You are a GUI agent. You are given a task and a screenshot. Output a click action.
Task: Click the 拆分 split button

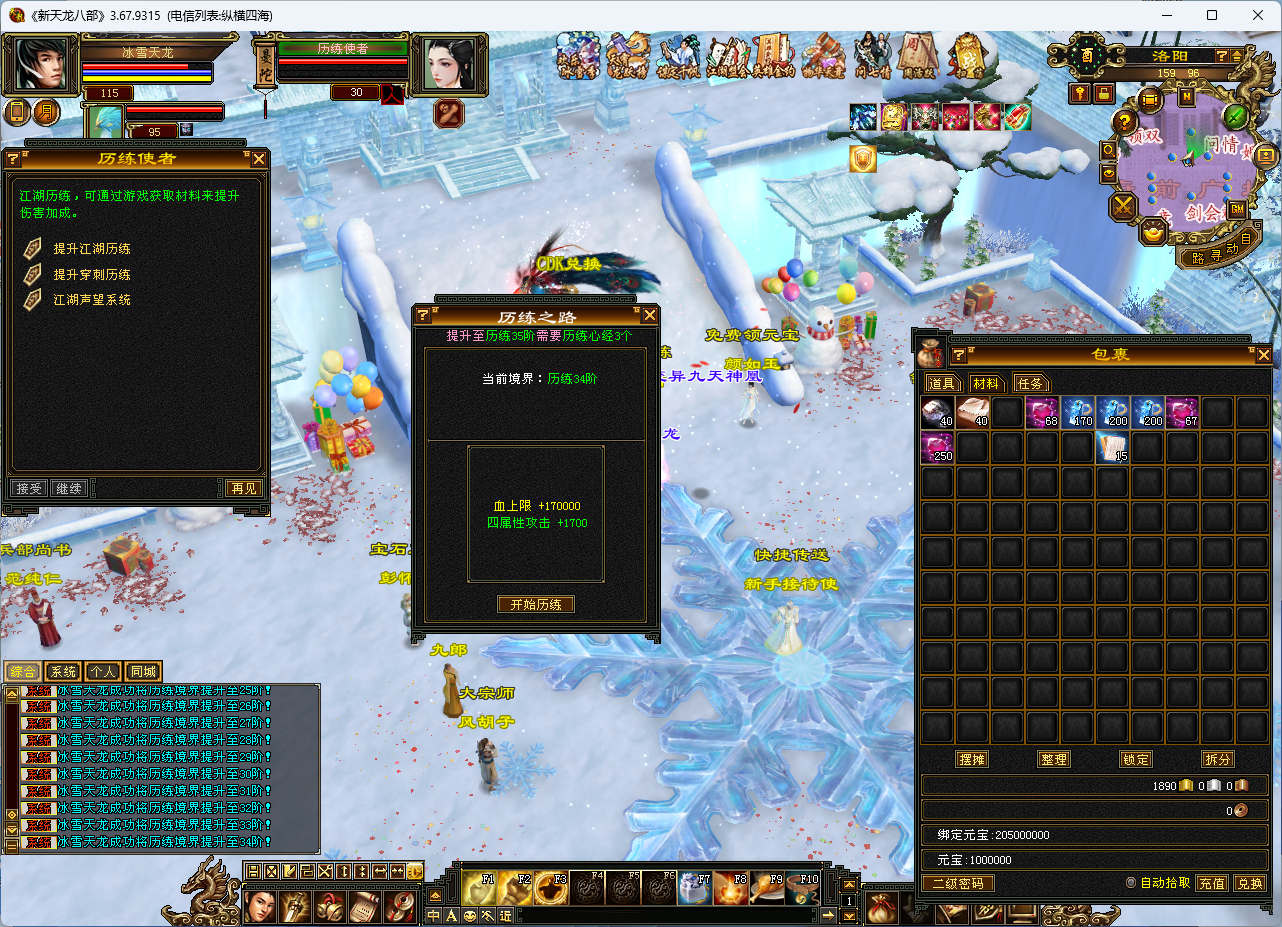tap(1217, 760)
